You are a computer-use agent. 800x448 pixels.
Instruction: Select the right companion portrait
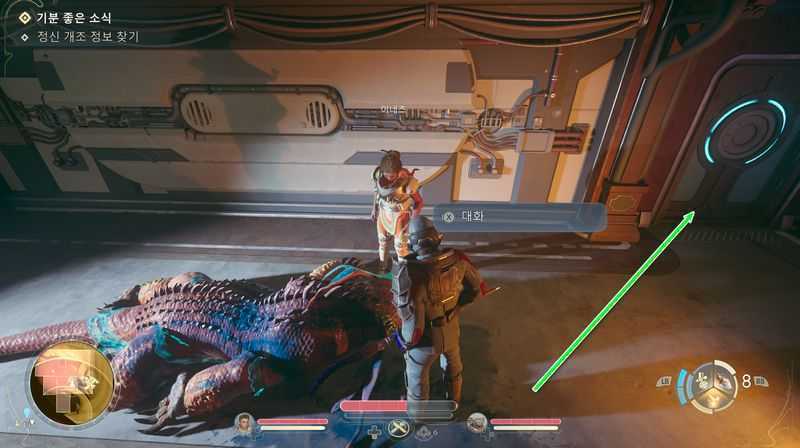click(477, 423)
